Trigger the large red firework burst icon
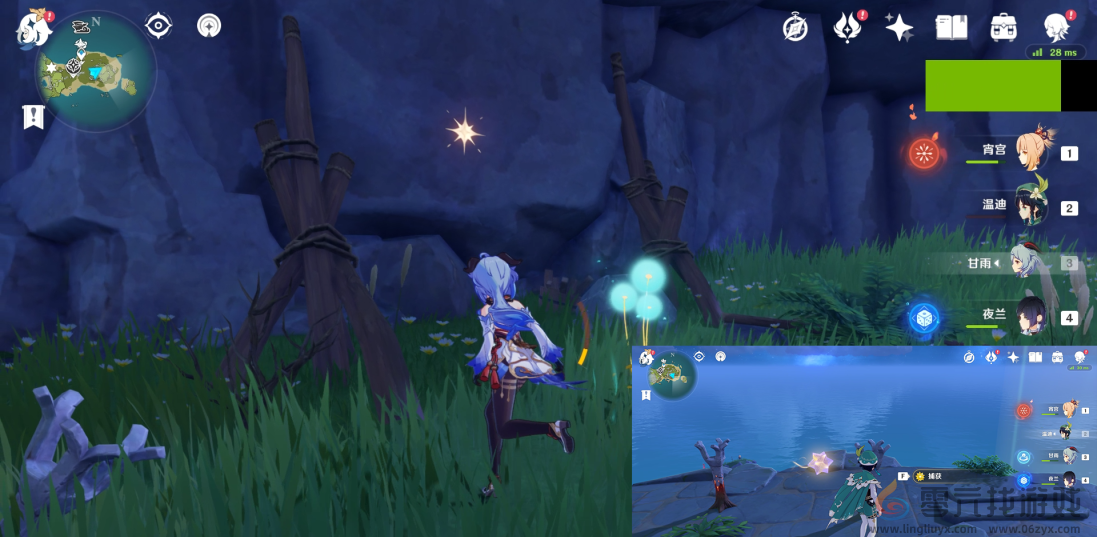Screen dimensions: 1097x537 click(x=925, y=153)
